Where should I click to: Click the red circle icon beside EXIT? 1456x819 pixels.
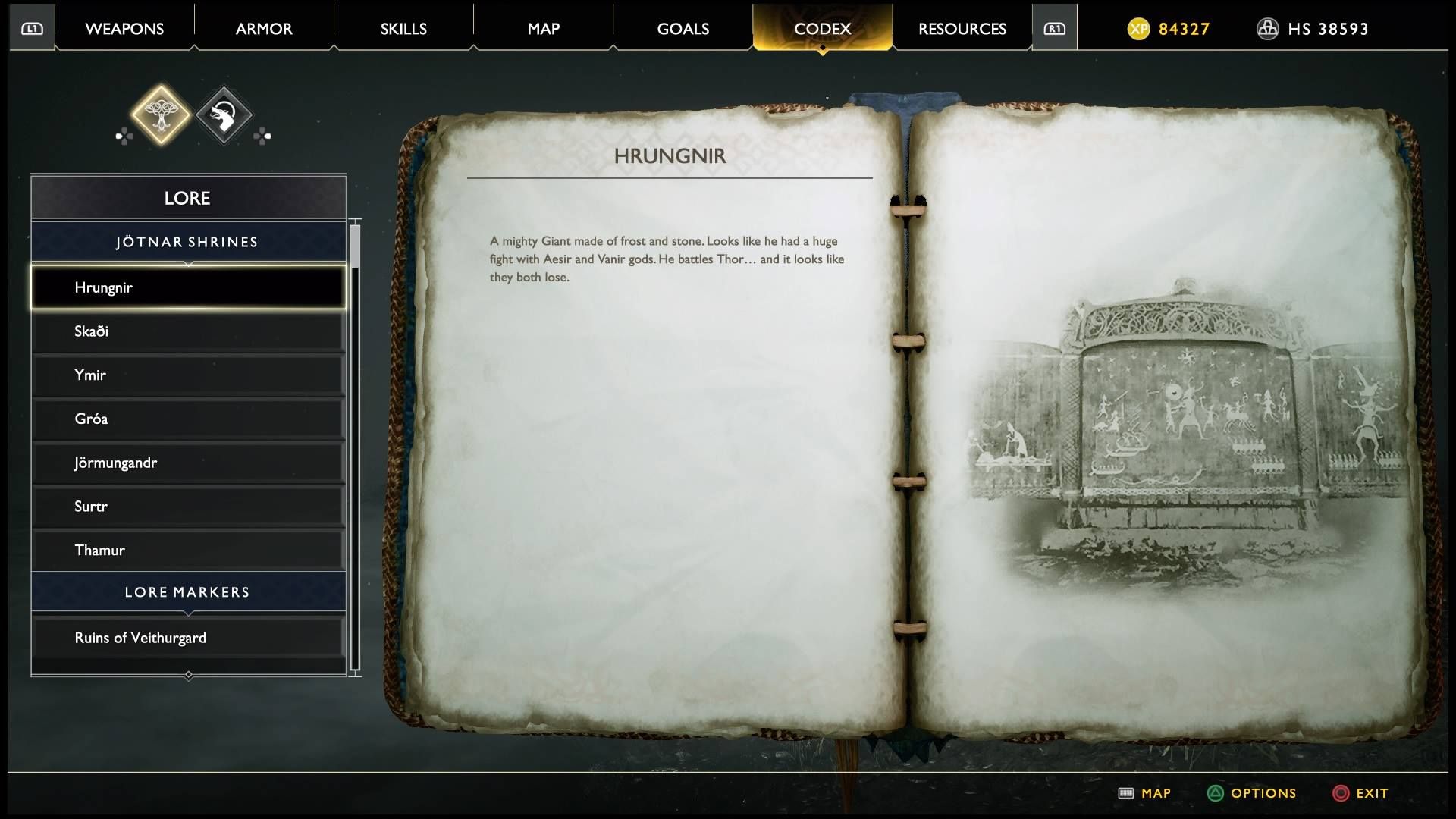1341,793
